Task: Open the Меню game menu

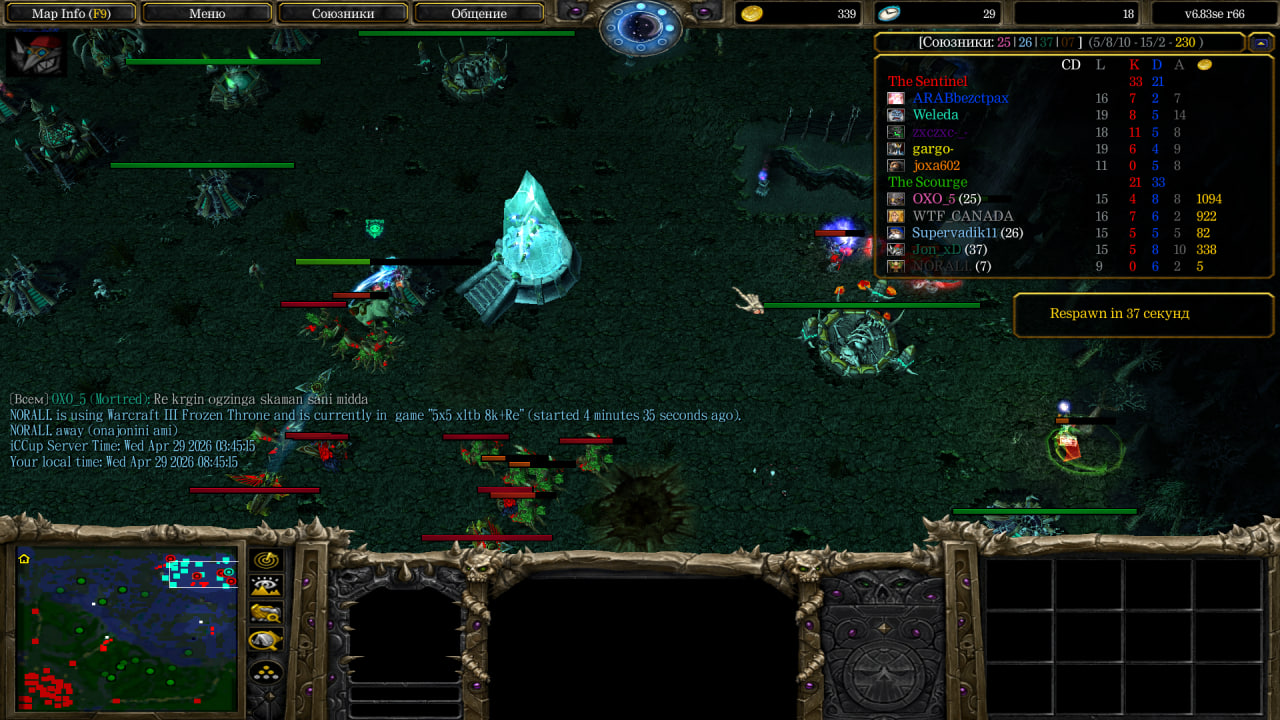Action: [x=207, y=13]
